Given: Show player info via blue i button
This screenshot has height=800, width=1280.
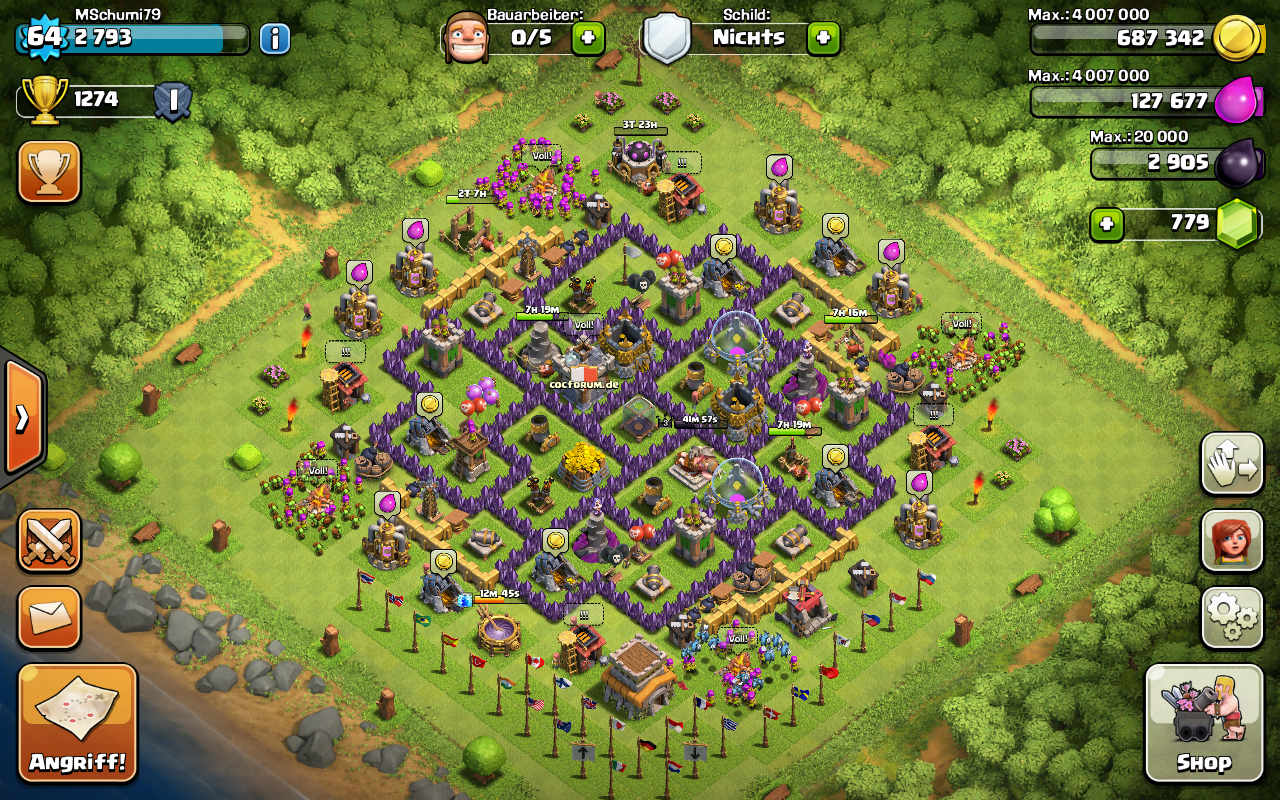Looking at the screenshot, I should pos(275,39).
